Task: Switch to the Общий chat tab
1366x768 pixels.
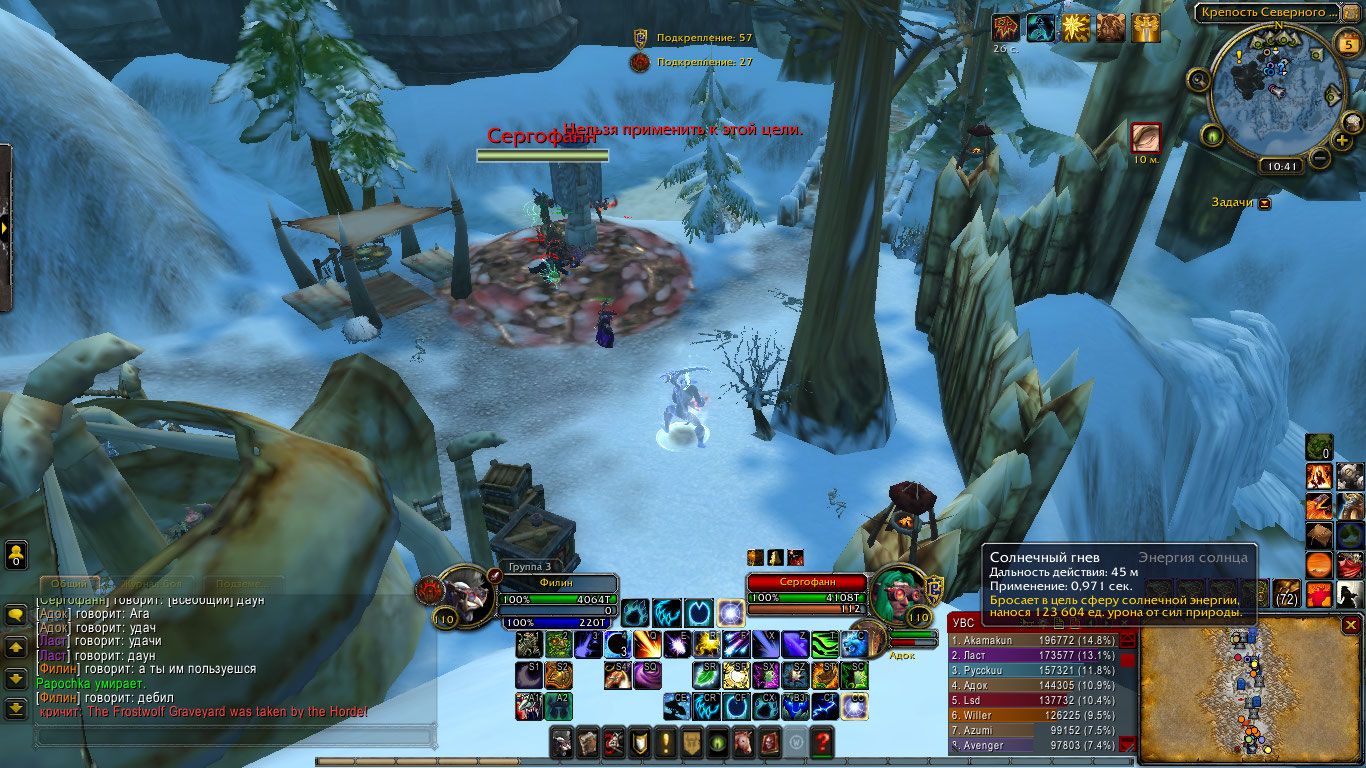Action: (70, 584)
